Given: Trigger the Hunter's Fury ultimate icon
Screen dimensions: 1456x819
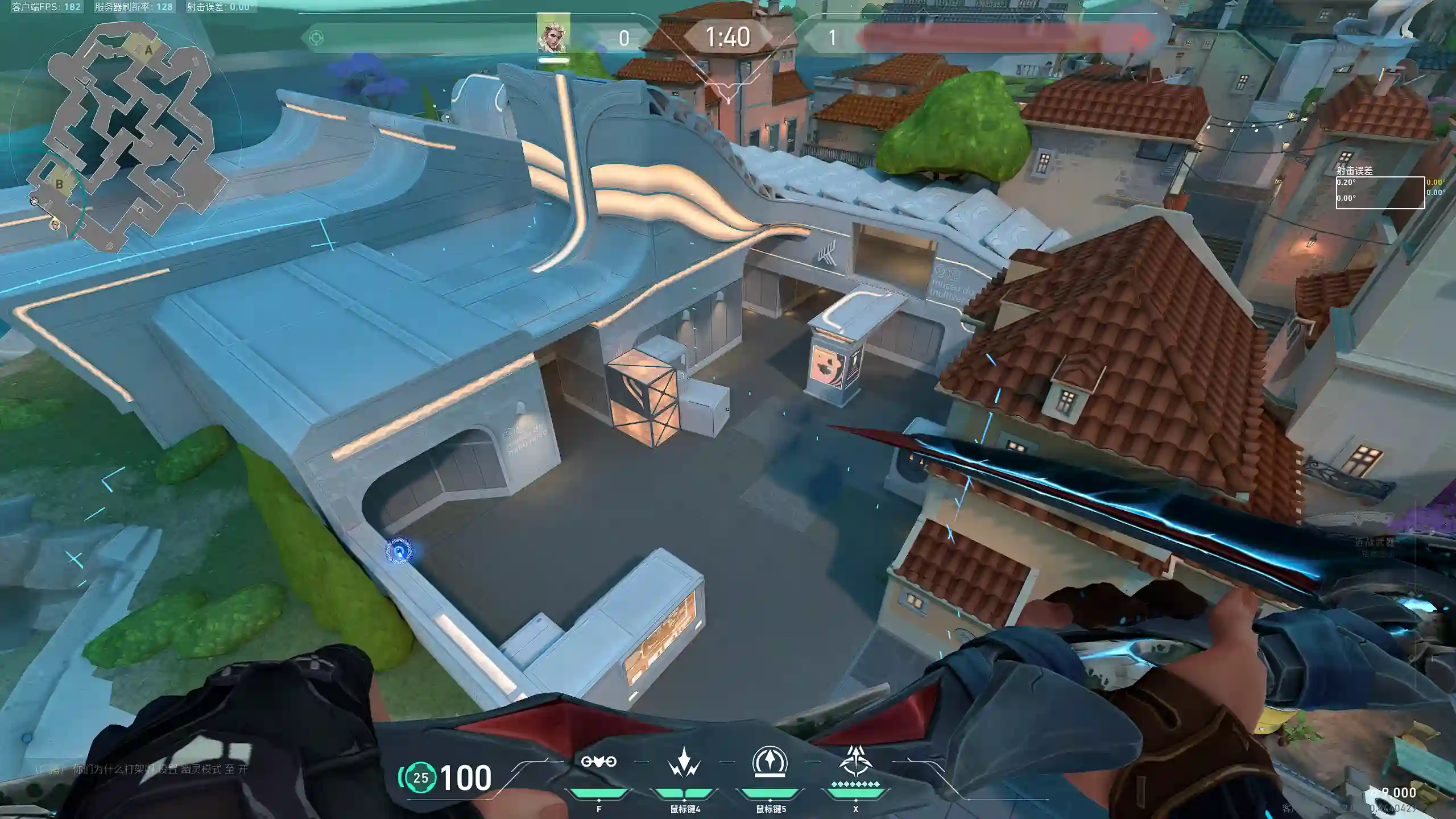Looking at the screenshot, I should tap(855, 762).
